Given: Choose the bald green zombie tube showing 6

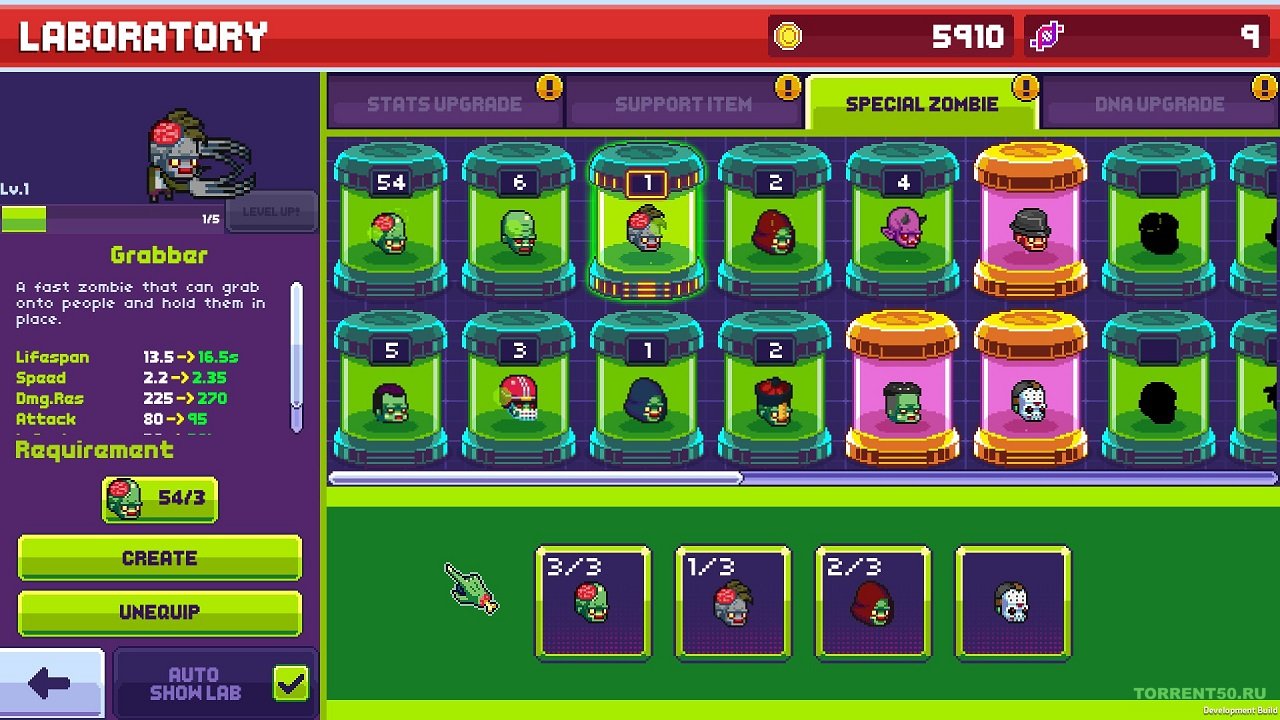Looking at the screenshot, I should (x=518, y=222).
